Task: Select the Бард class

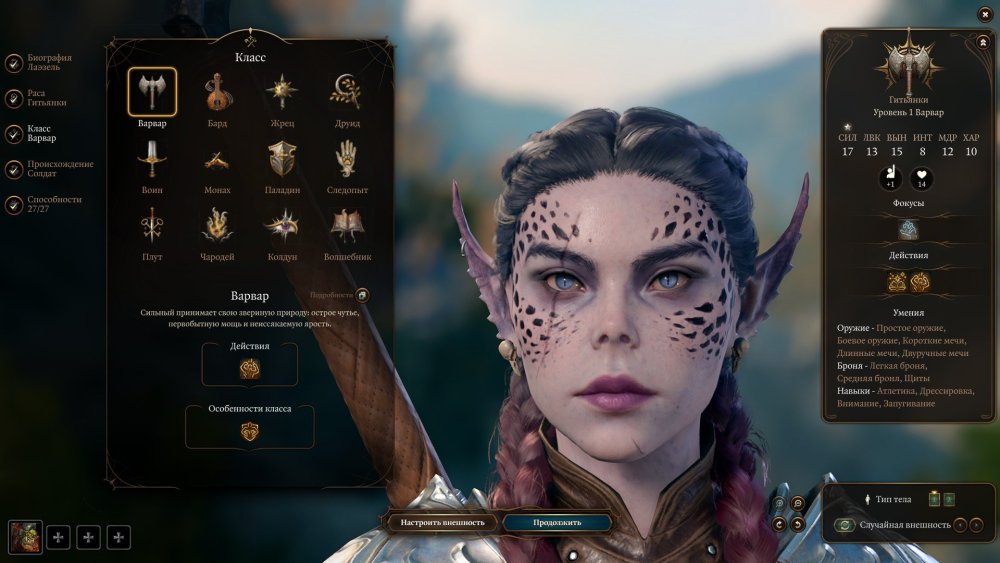Action: (x=217, y=93)
